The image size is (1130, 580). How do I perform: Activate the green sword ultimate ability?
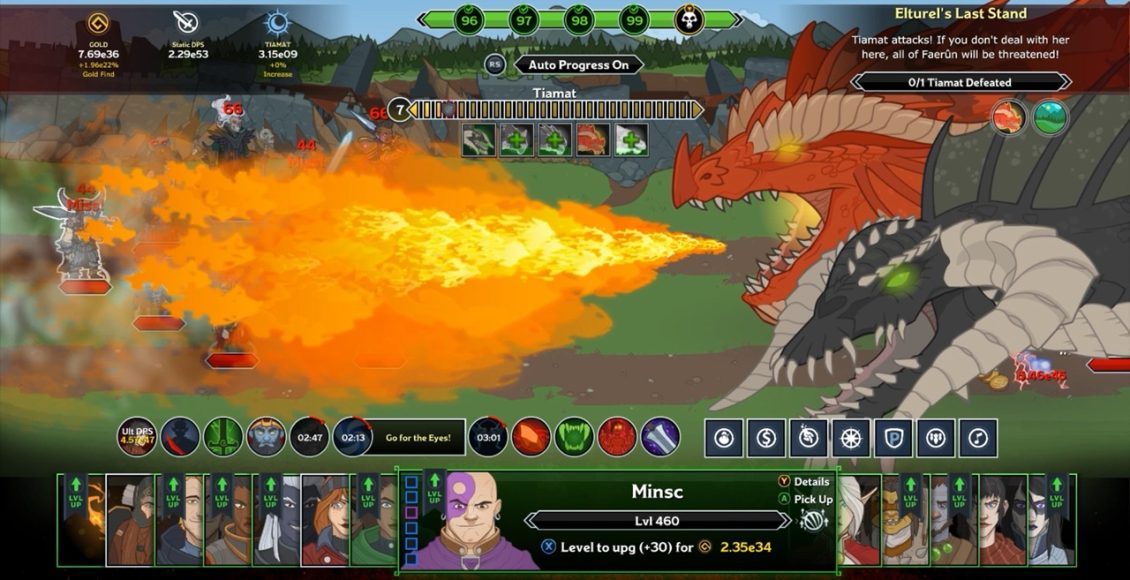pos(223,437)
